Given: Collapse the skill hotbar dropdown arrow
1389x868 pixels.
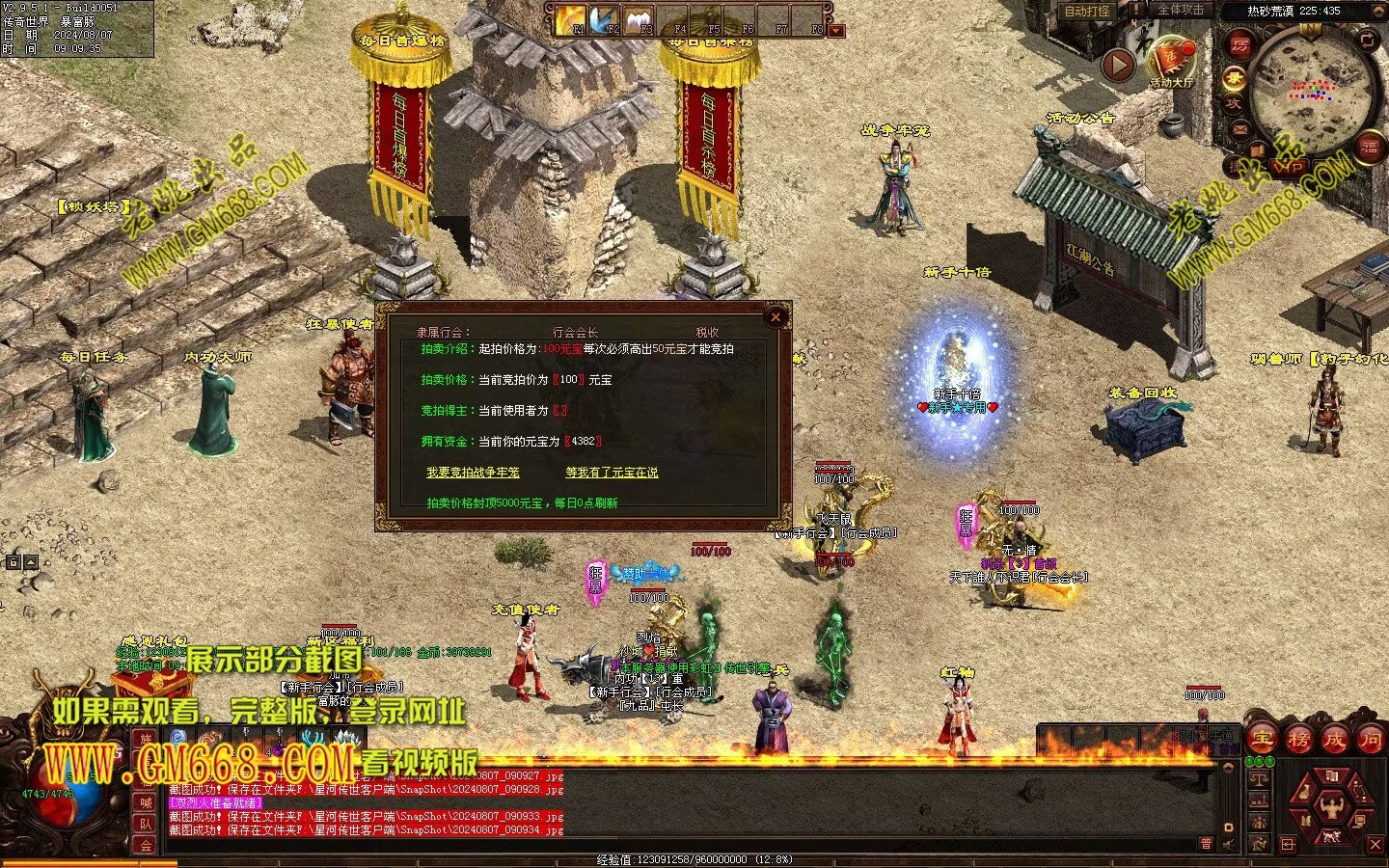Looking at the screenshot, I should click(x=836, y=30).
